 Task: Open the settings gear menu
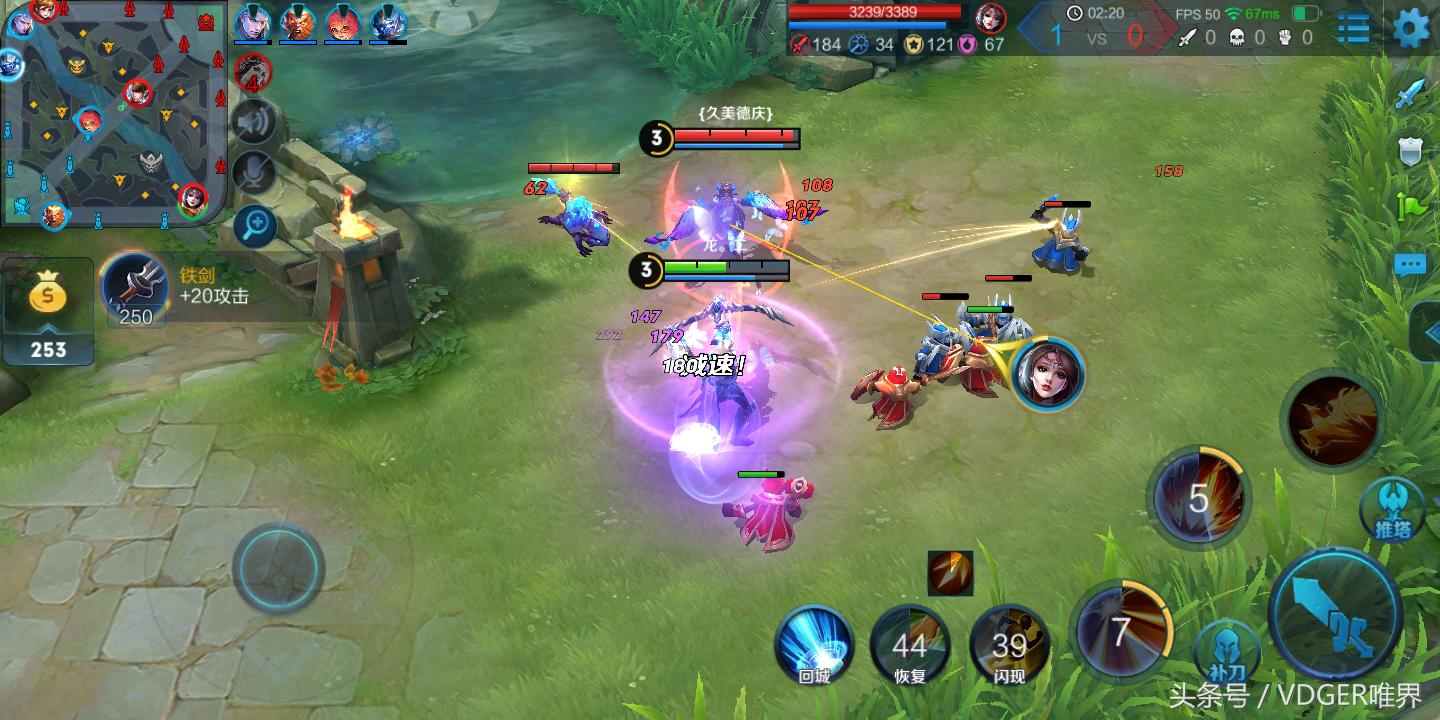pos(1411,27)
